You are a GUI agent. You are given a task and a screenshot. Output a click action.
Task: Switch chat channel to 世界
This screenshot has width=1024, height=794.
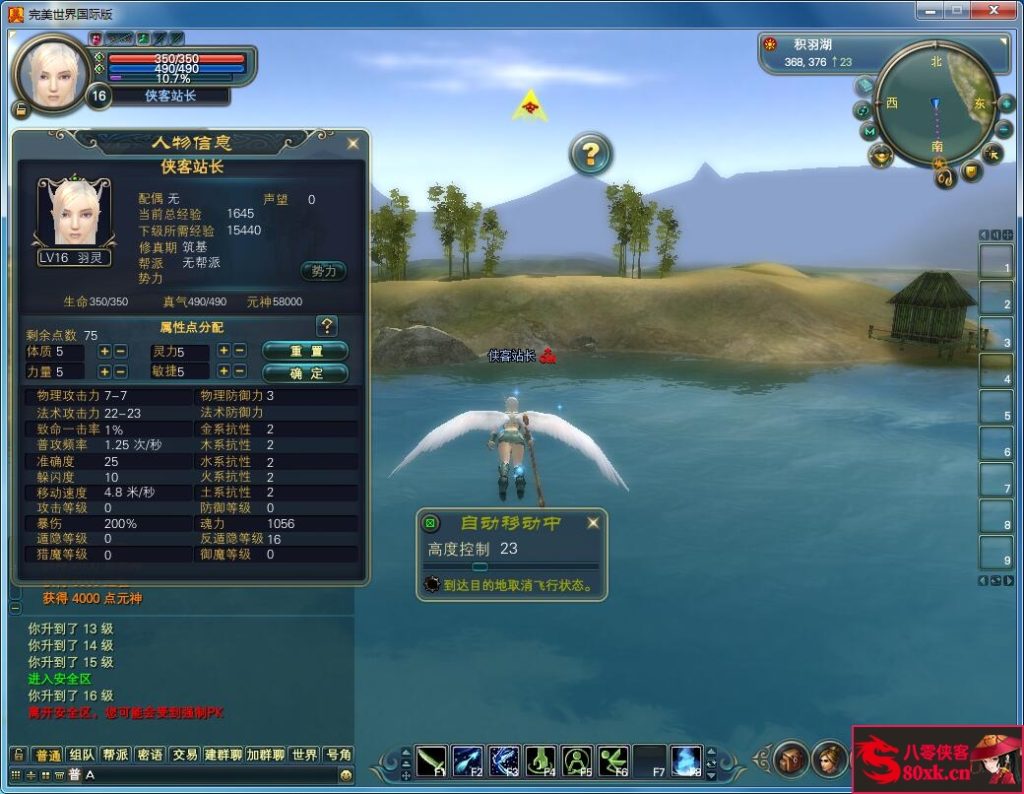(x=305, y=755)
